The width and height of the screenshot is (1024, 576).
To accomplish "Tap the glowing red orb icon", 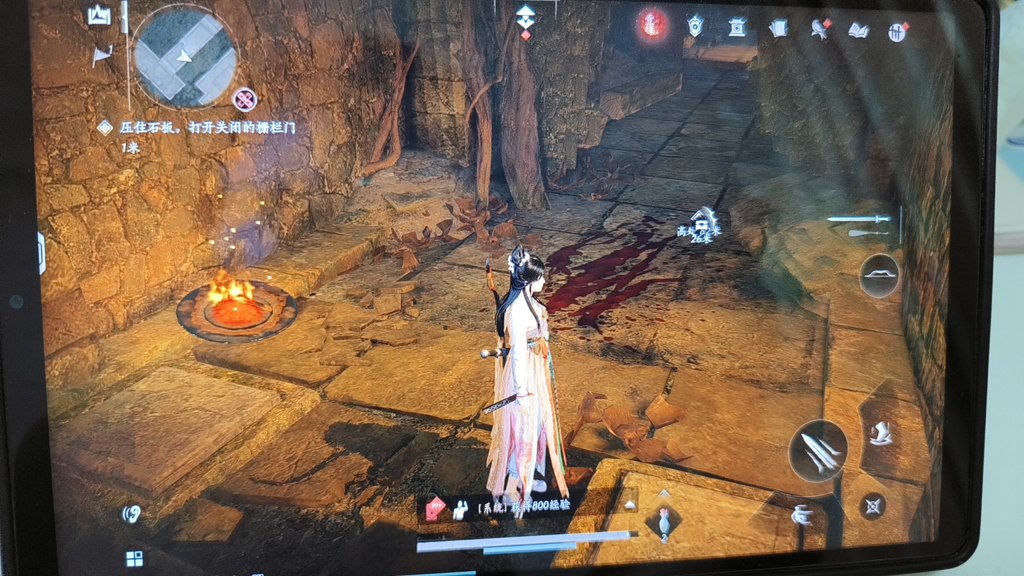I will tap(652, 25).
